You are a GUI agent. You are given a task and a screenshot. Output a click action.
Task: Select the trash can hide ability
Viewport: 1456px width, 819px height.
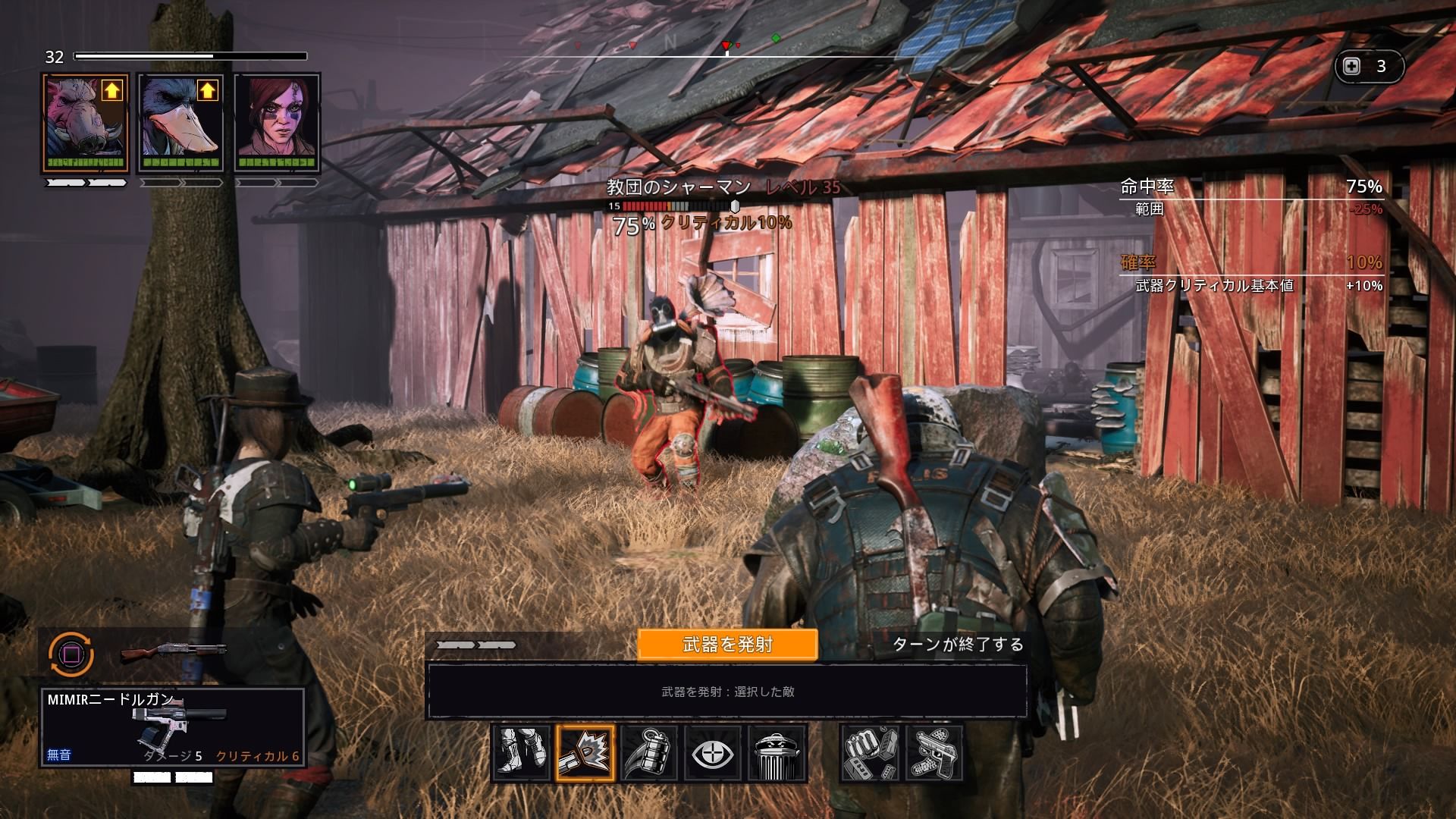click(777, 753)
